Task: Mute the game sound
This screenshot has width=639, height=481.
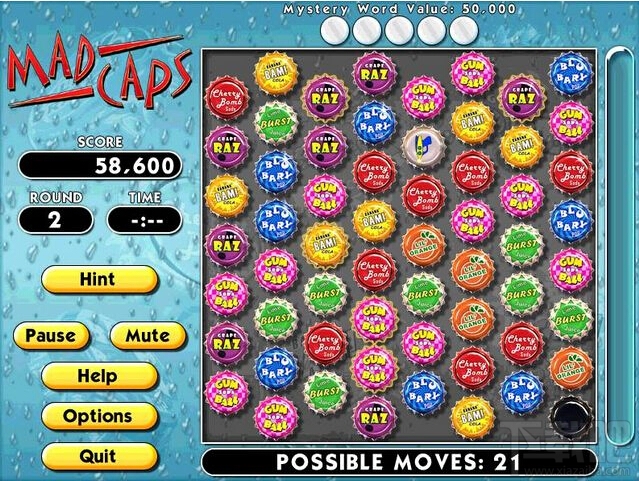Action: pyautogui.click(x=147, y=336)
